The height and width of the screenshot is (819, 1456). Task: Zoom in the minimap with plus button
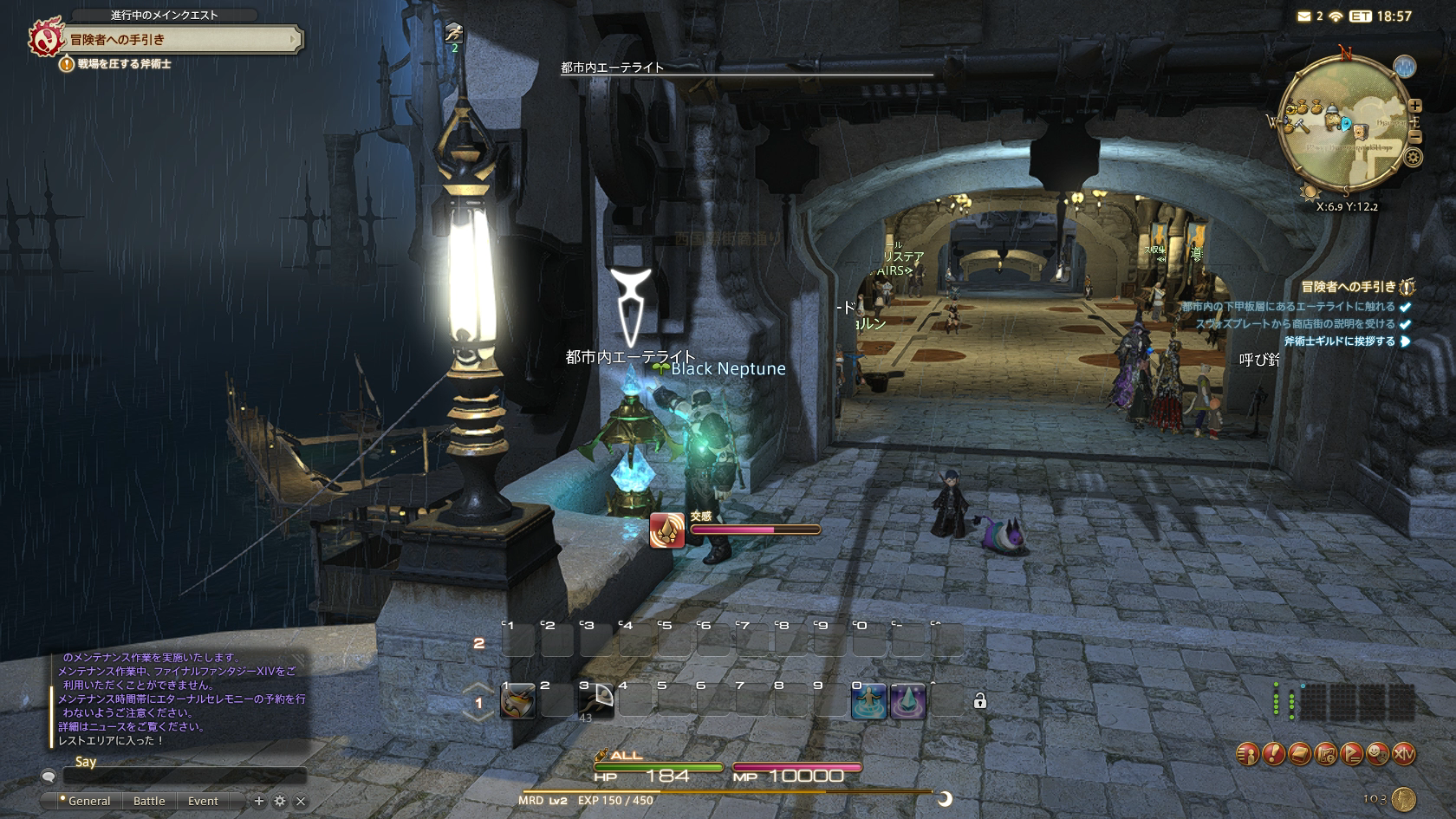1414,106
